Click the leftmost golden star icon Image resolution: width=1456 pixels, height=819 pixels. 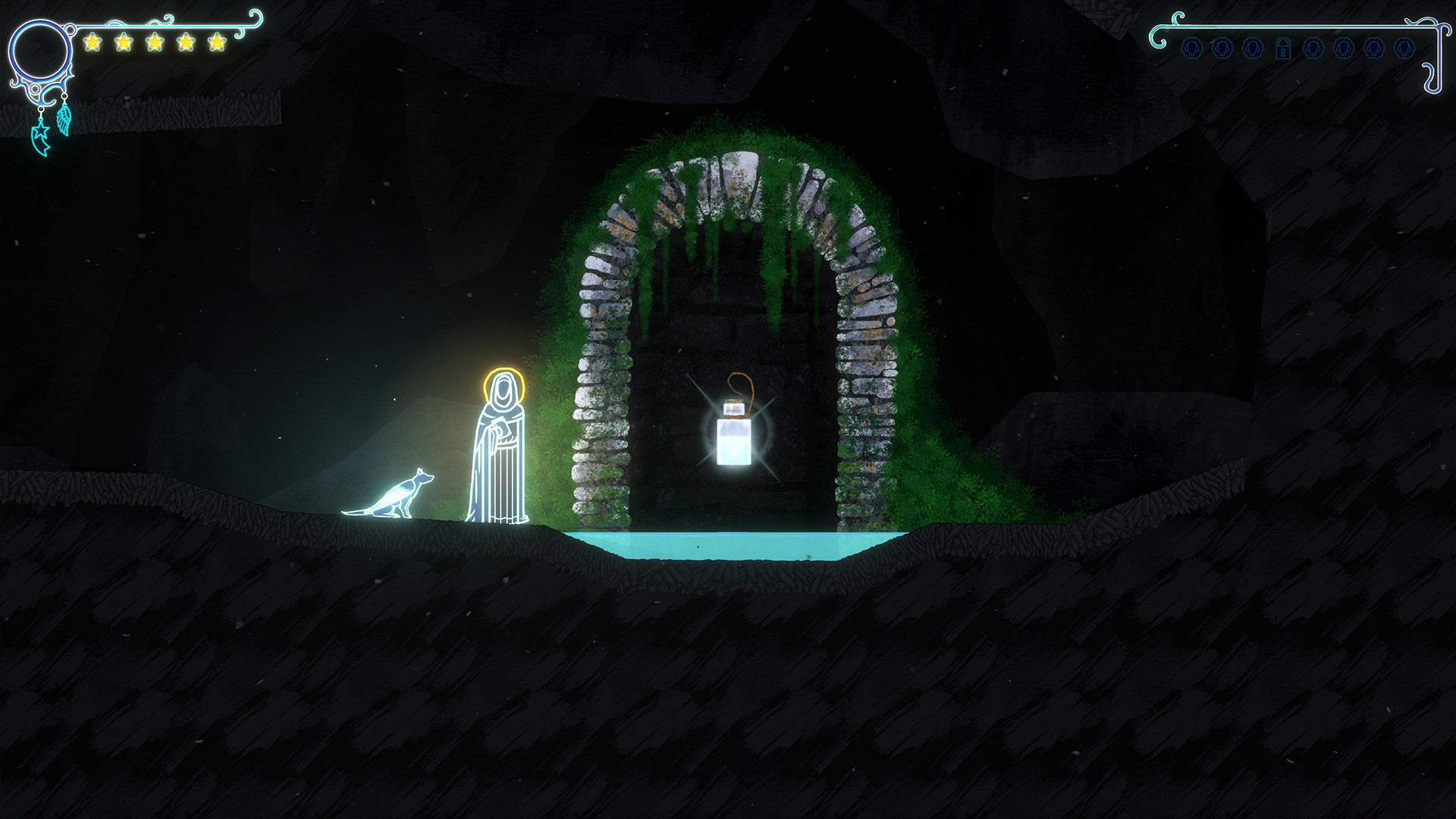[x=93, y=42]
